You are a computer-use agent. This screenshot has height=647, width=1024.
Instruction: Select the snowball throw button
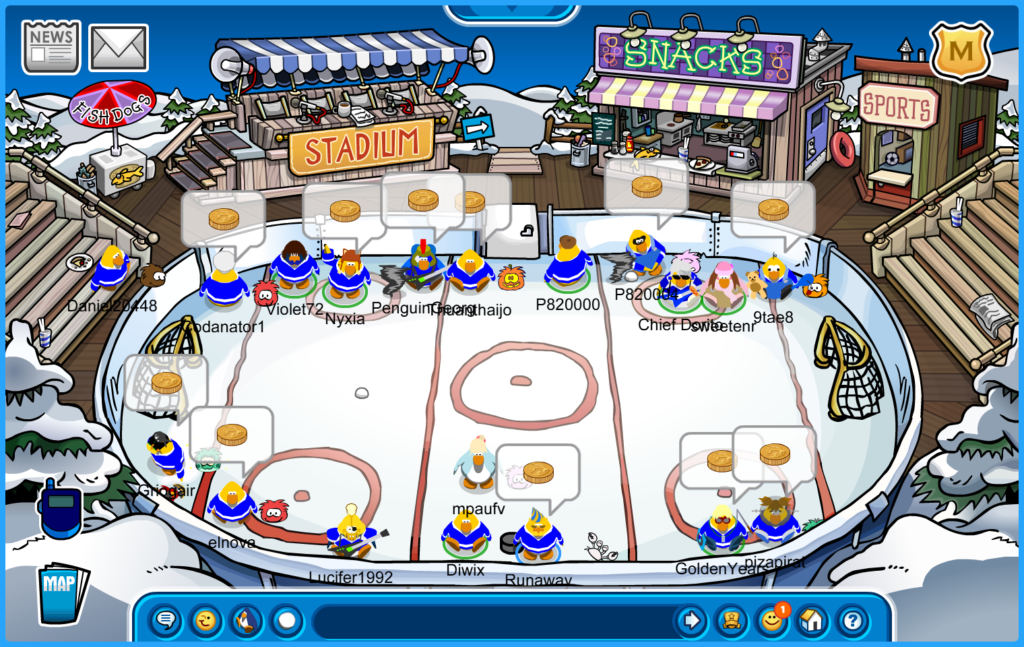(287, 621)
